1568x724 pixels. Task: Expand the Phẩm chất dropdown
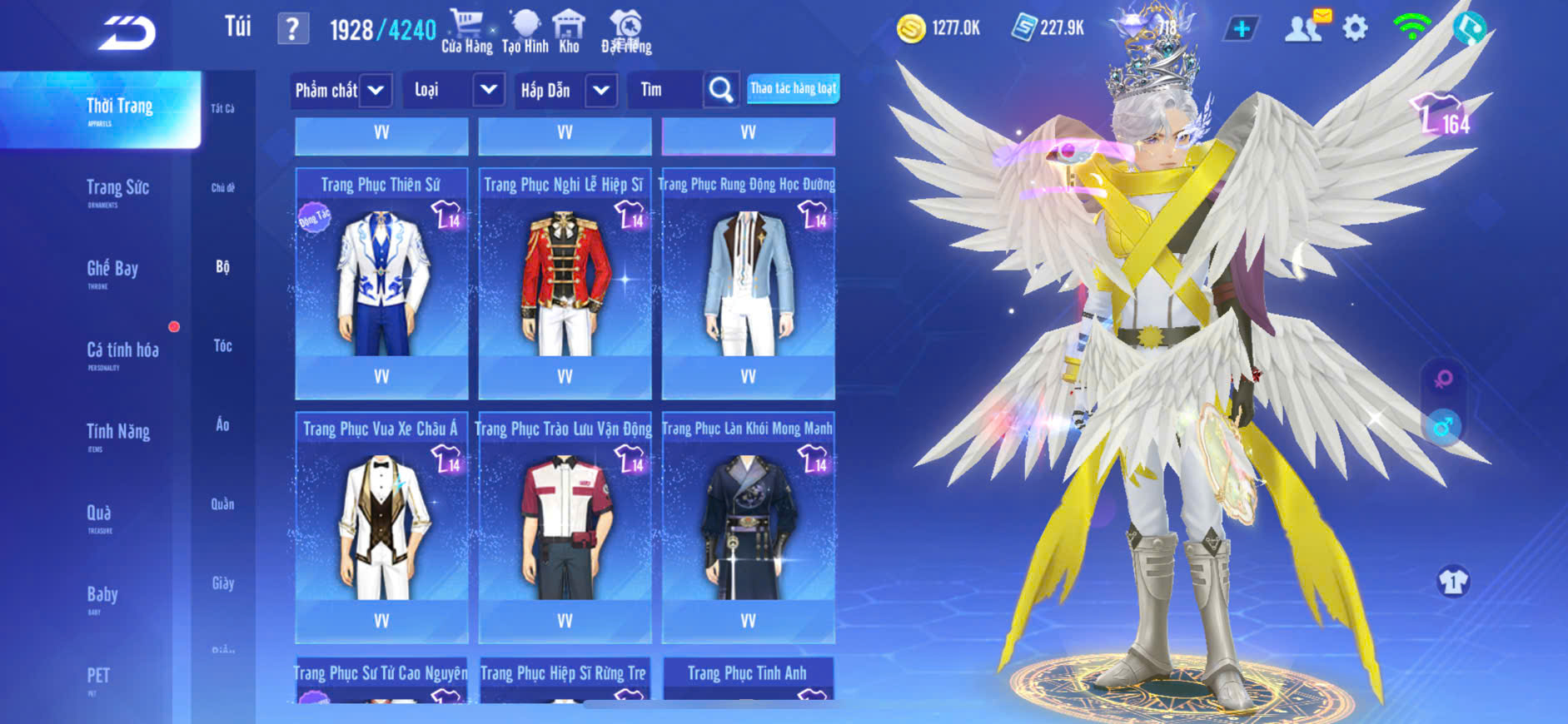click(x=376, y=90)
